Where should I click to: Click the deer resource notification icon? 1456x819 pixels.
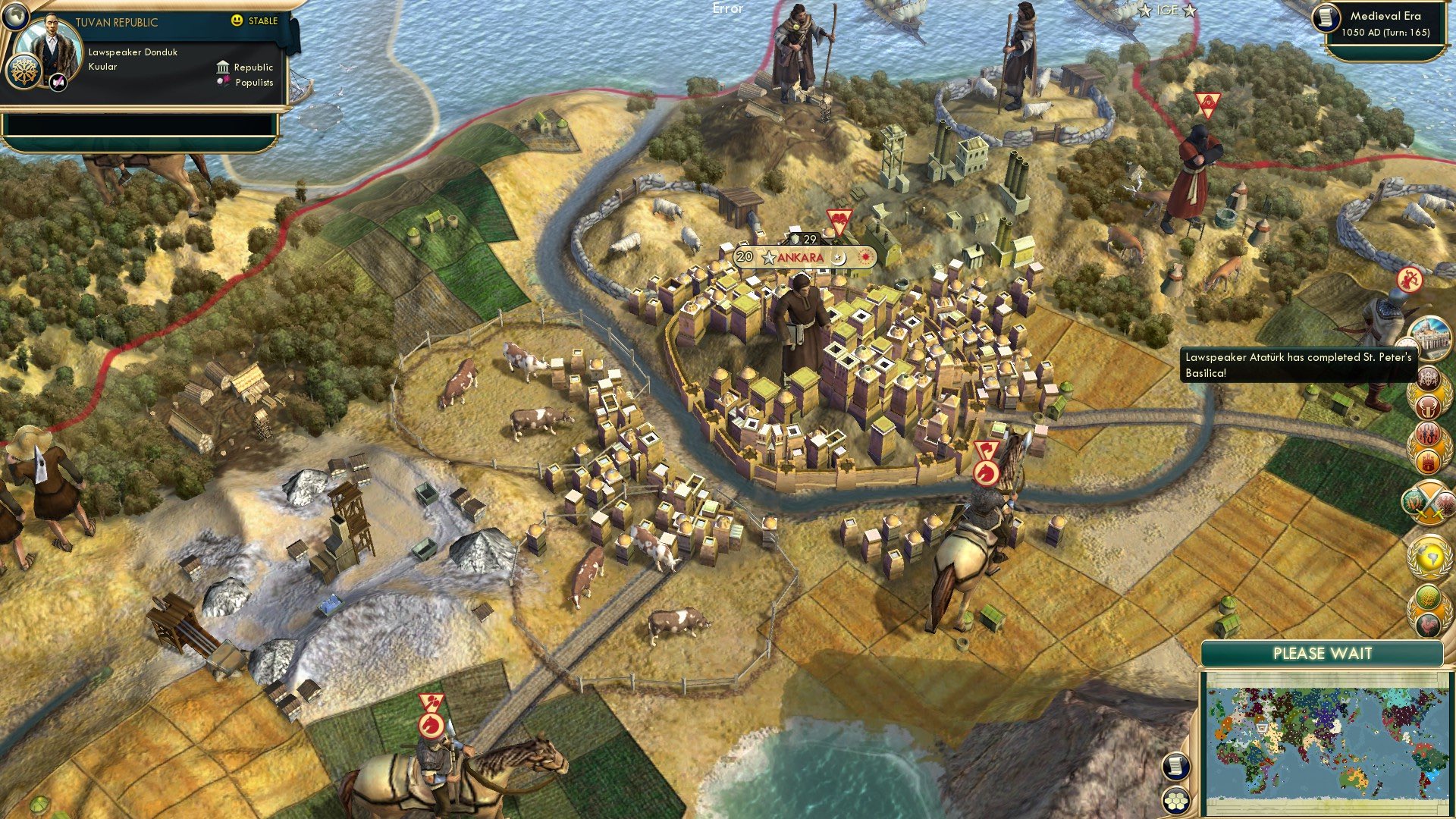(1429, 406)
